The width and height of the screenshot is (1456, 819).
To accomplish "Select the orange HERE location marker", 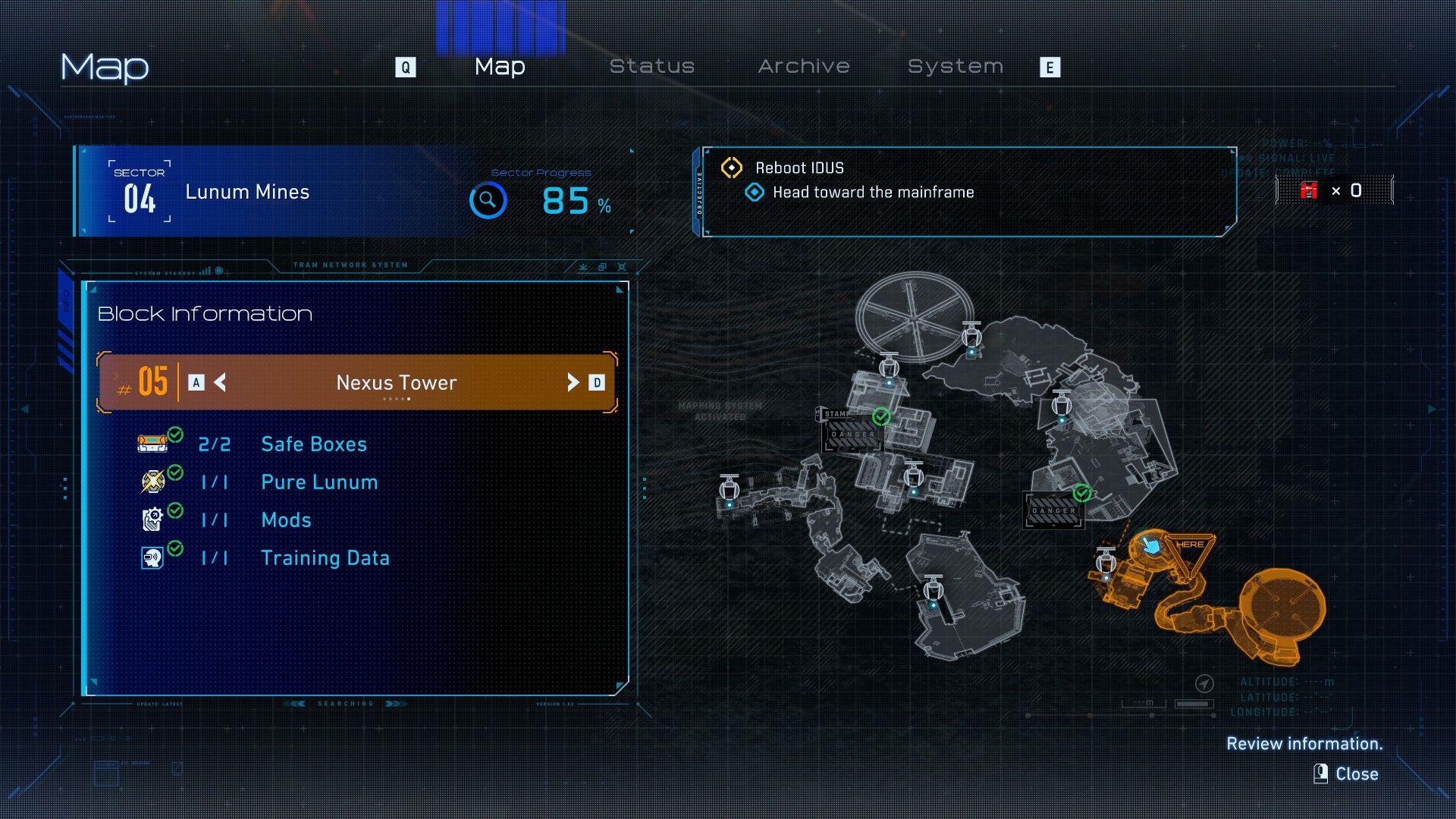I will (1189, 546).
